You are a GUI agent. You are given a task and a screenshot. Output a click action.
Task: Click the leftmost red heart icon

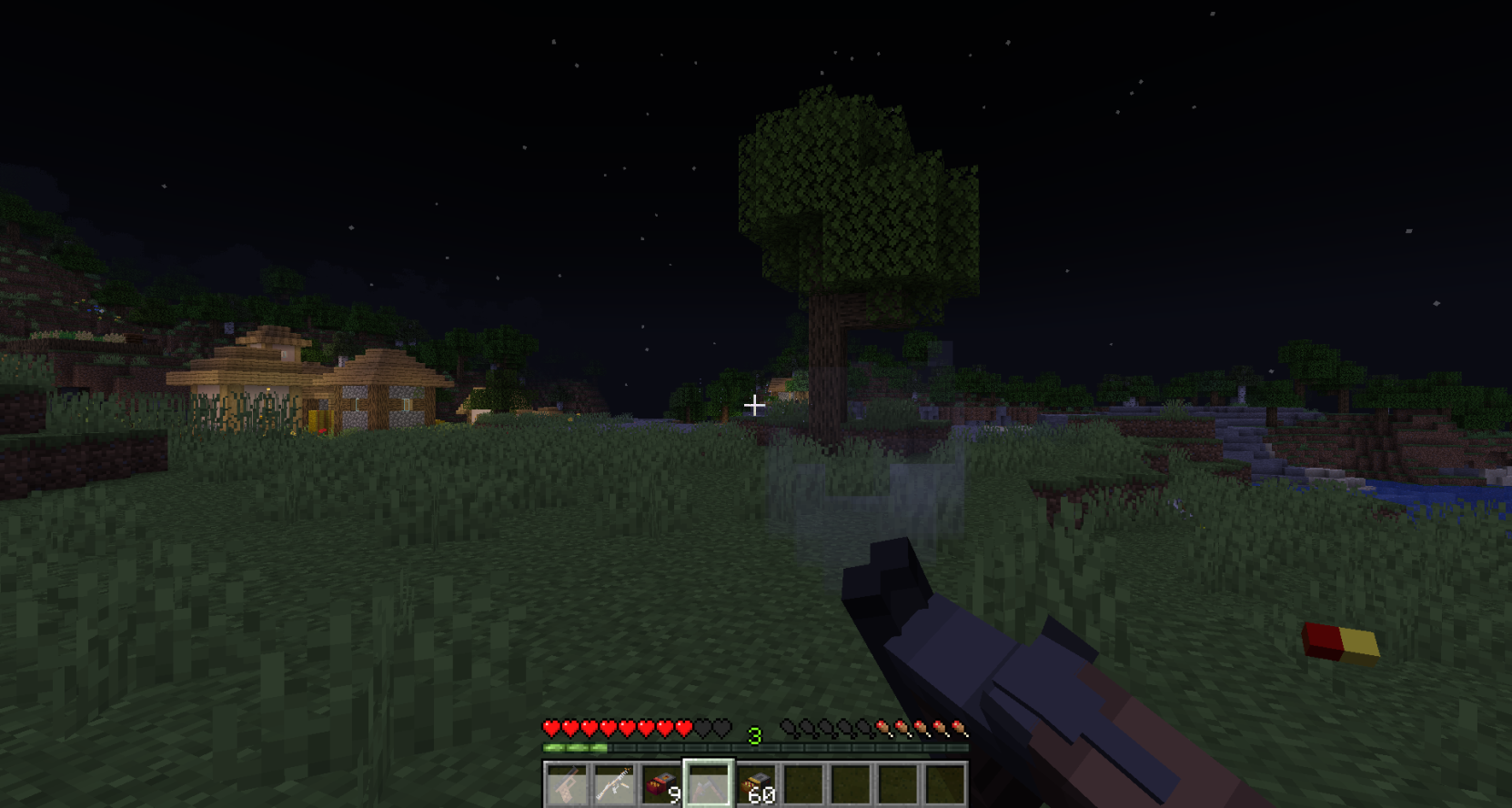coord(549,728)
